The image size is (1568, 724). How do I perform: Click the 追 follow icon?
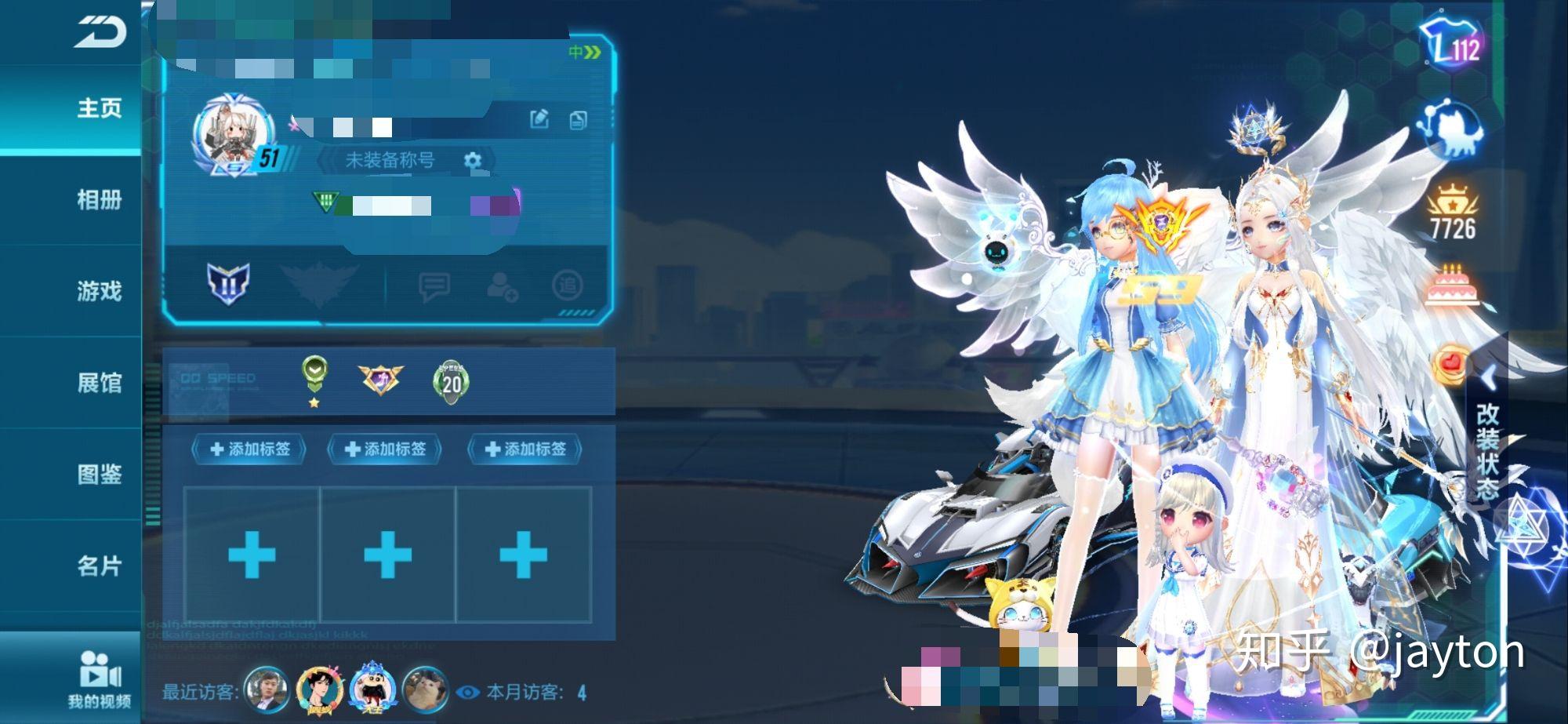(567, 286)
